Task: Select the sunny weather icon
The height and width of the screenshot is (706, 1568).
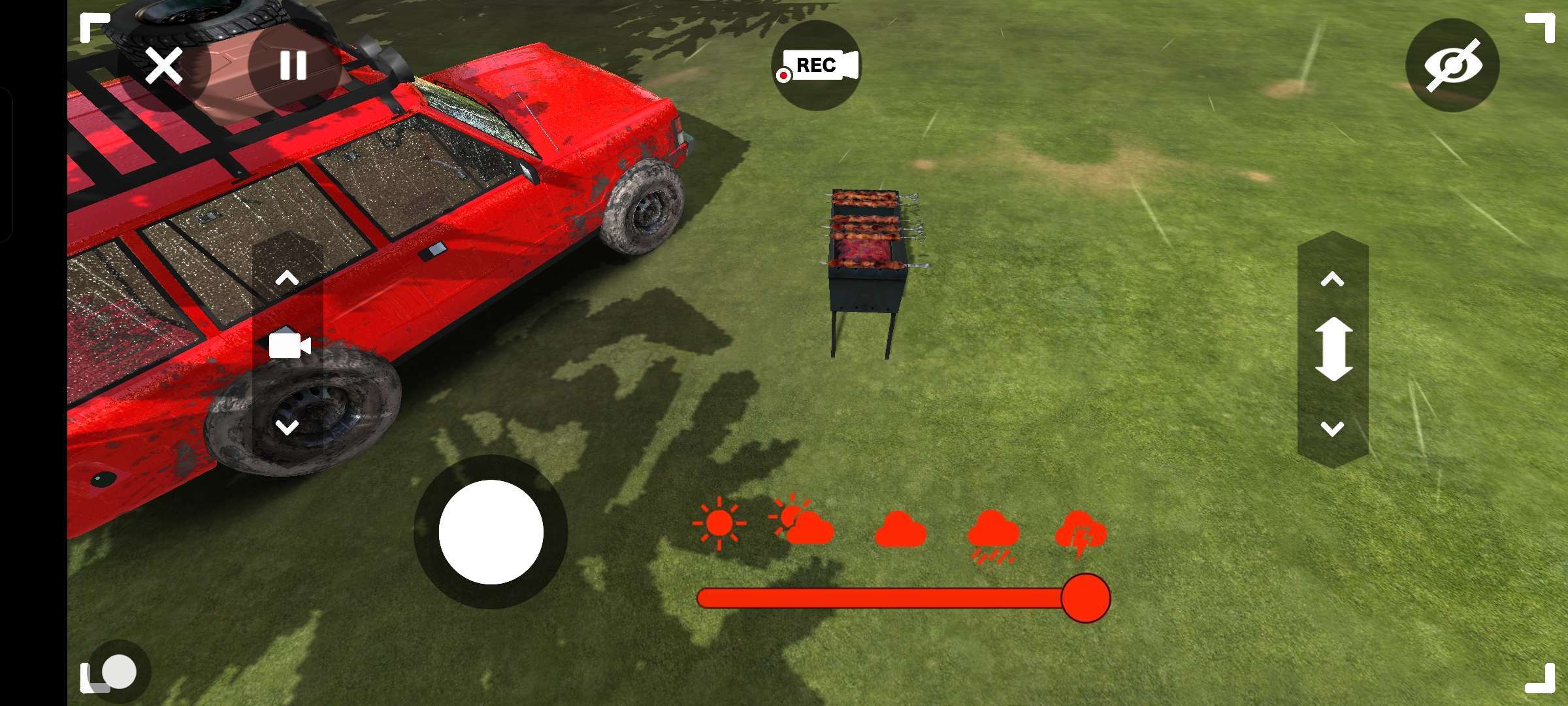Action: 719,524
